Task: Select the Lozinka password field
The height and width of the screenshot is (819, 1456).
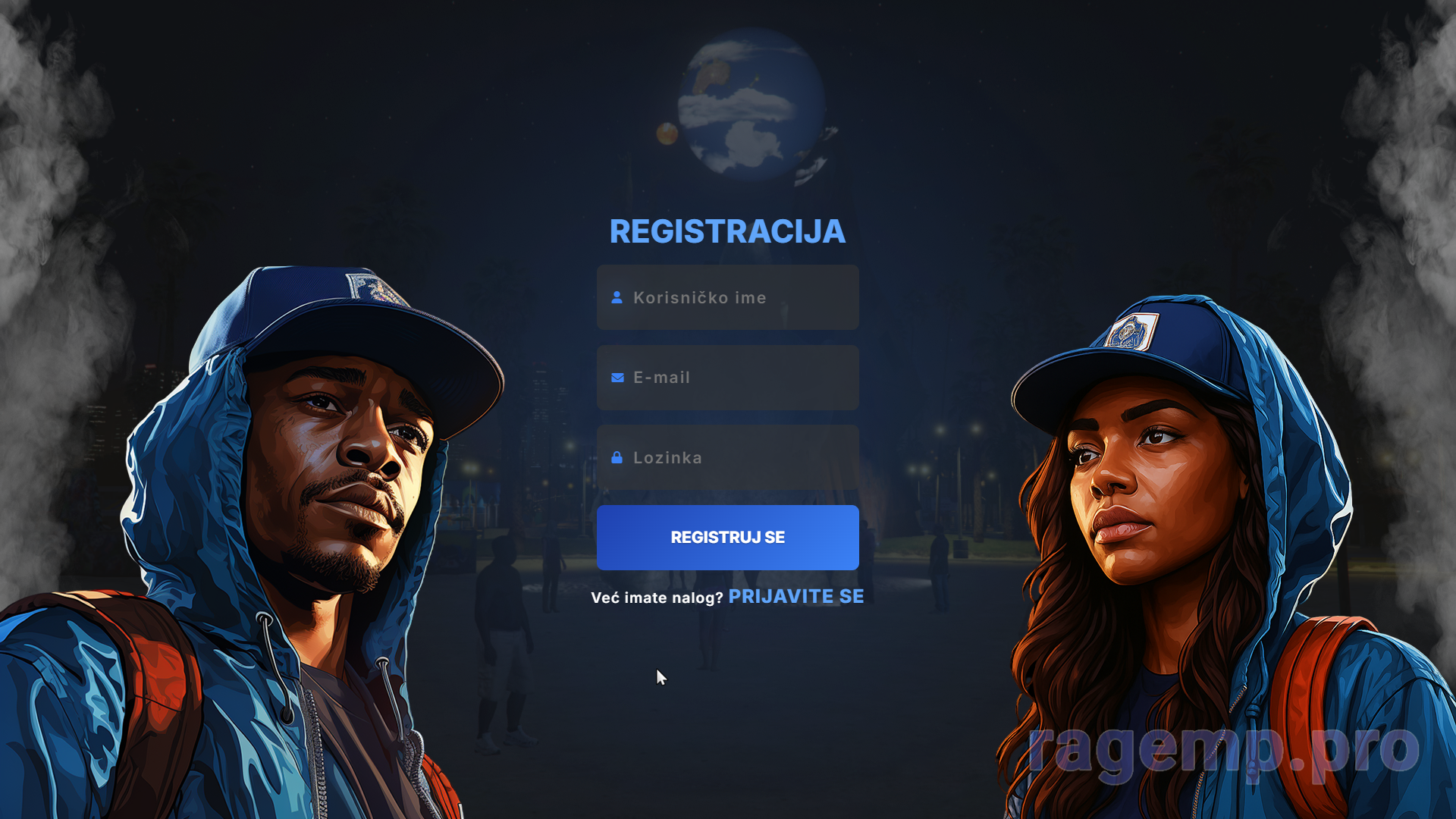Action: [x=728, y=457]
